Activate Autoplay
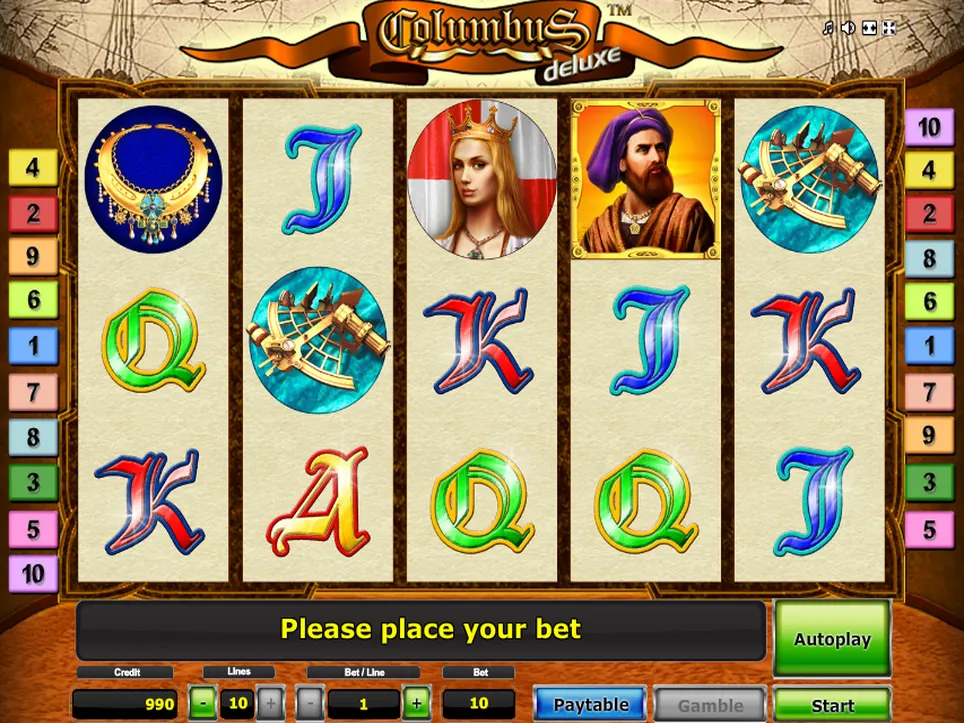Image resolution: width=964 pixels, height=723 pixels. [832, 639]
